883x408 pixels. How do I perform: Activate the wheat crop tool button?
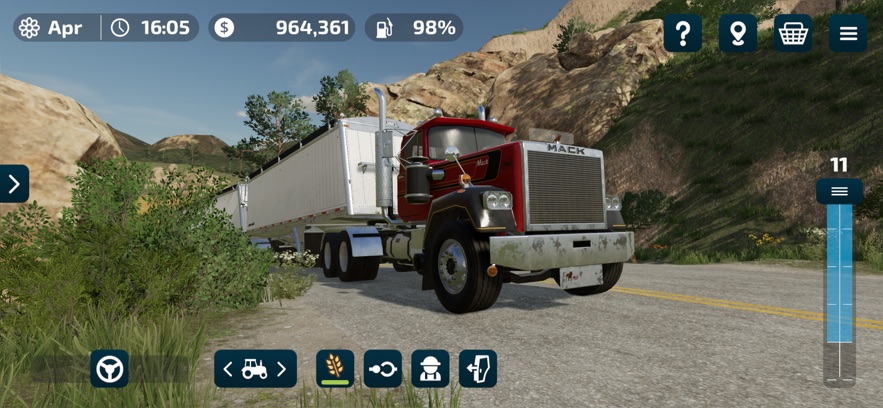335,369
